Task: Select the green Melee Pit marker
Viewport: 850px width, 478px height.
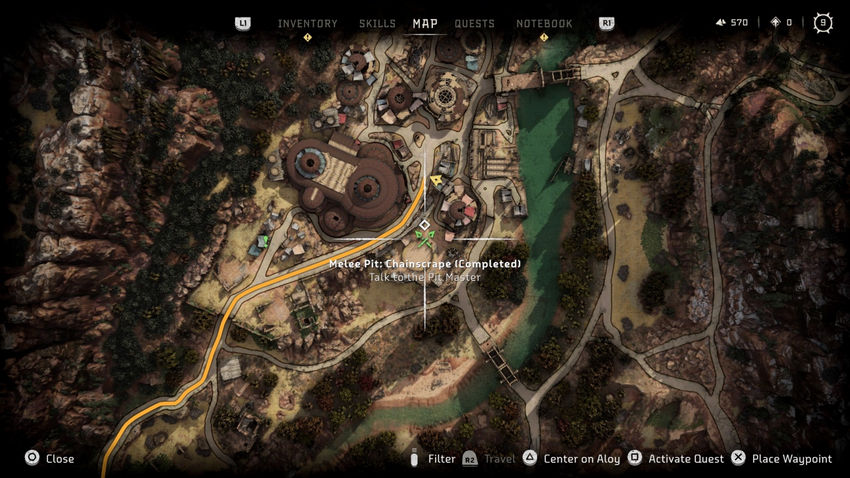Action: pos(425,238)
